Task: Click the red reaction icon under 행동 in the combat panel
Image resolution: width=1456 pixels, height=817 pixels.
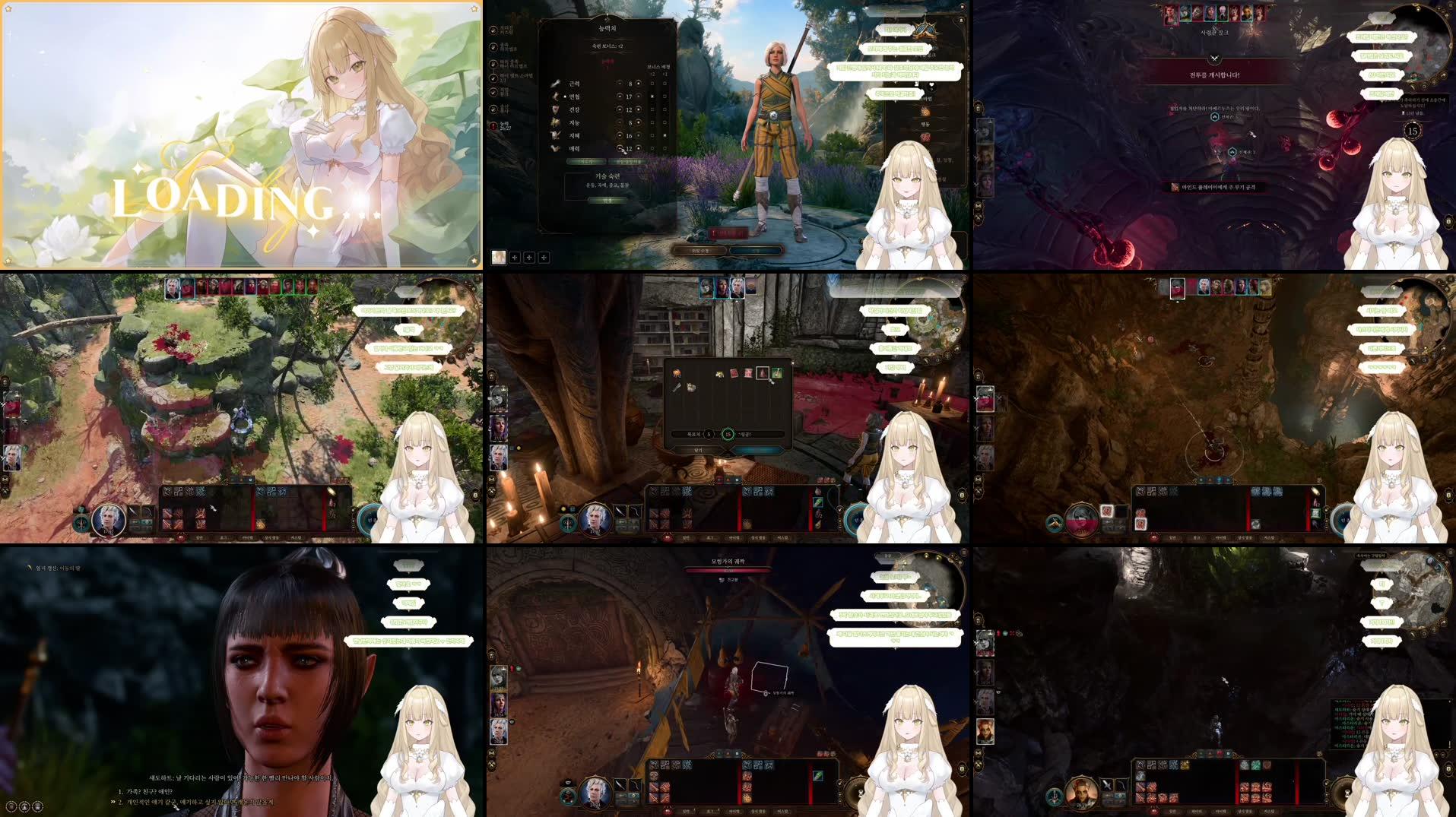Action: pos(925,137)
